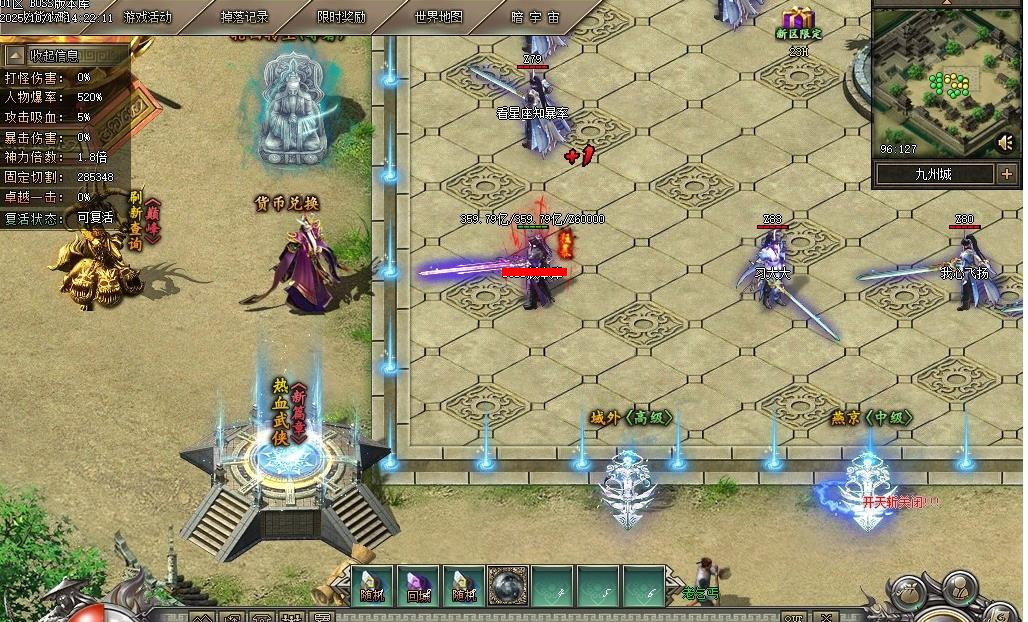Open the 游戏活动 game events tab
Viewport: 1028px width, 622px height.
point(148,17)
